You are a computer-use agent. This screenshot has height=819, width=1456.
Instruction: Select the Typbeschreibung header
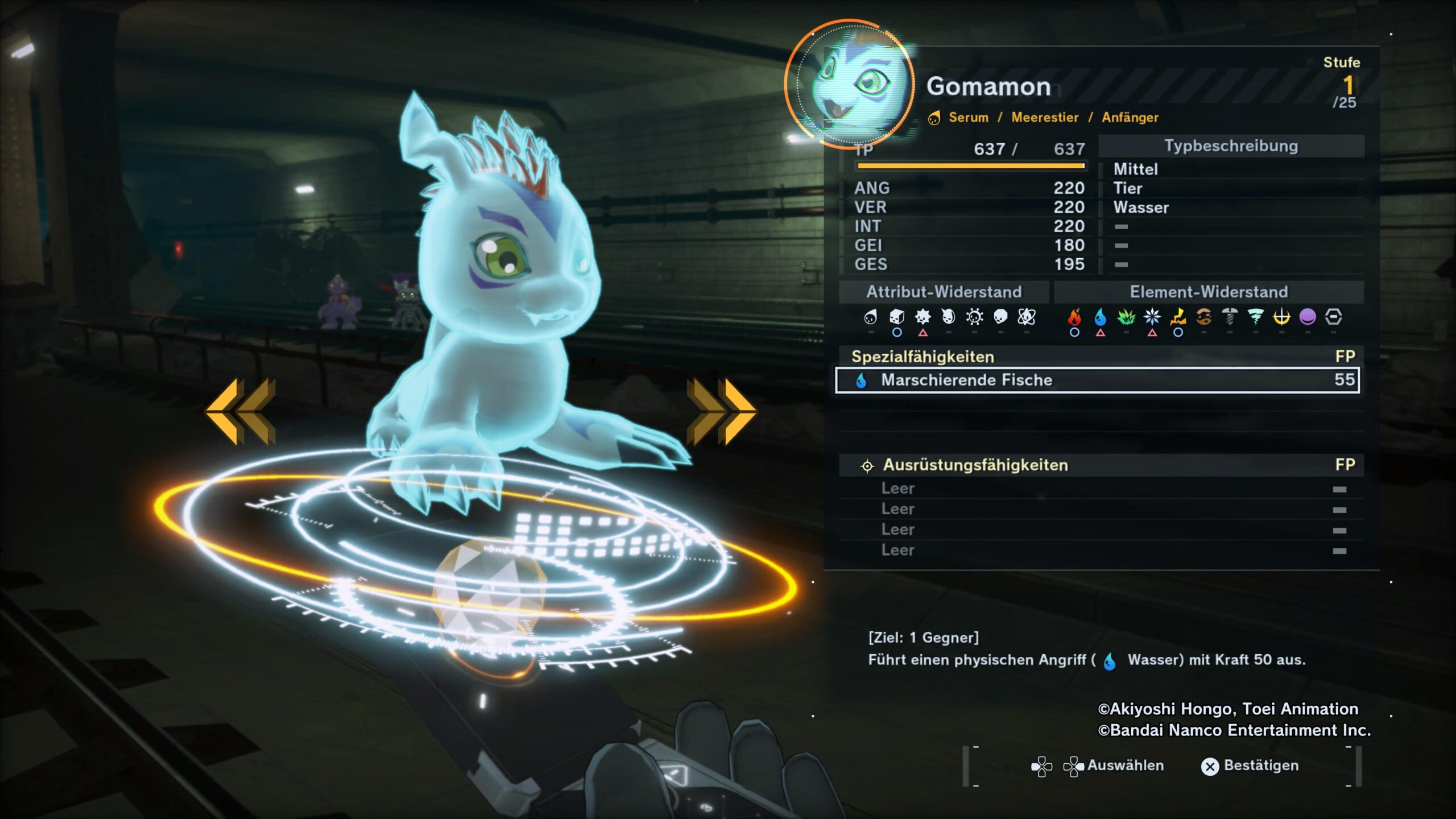tap(1231, 146)
